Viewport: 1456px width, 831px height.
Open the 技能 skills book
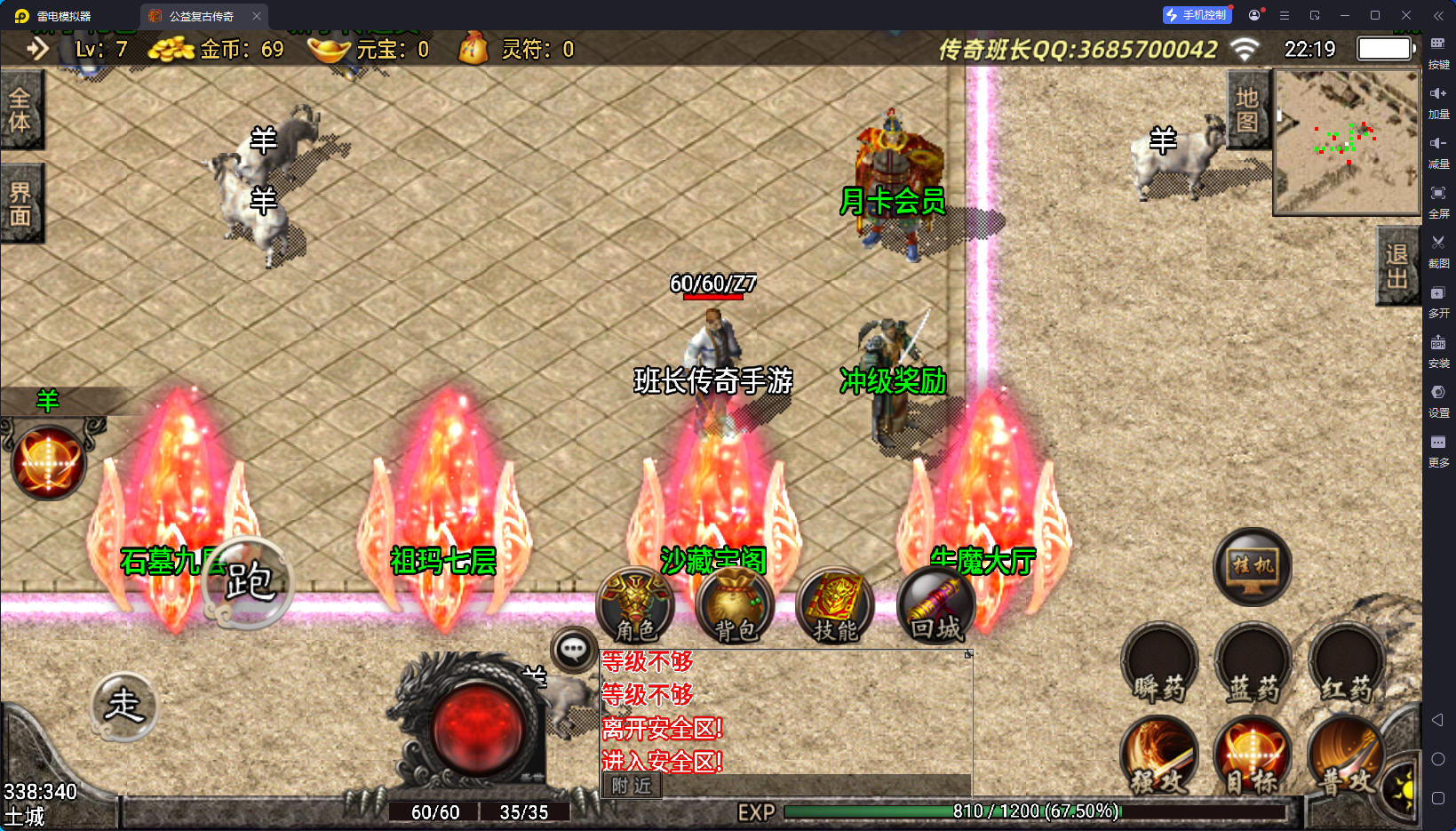[835, 606]
